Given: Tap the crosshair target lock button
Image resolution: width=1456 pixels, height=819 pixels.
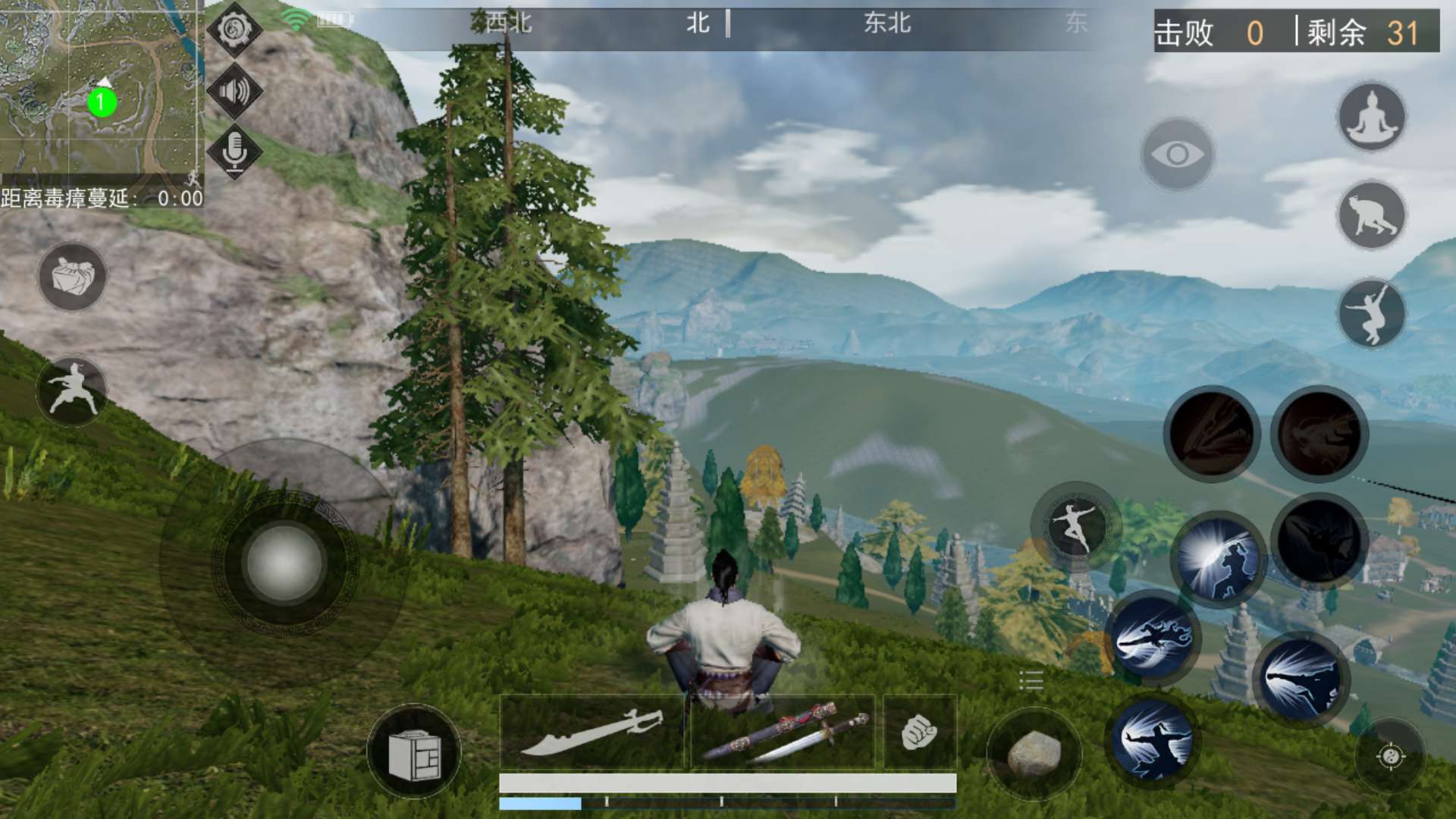Looking at the screenshot, I should (1390, 755).
